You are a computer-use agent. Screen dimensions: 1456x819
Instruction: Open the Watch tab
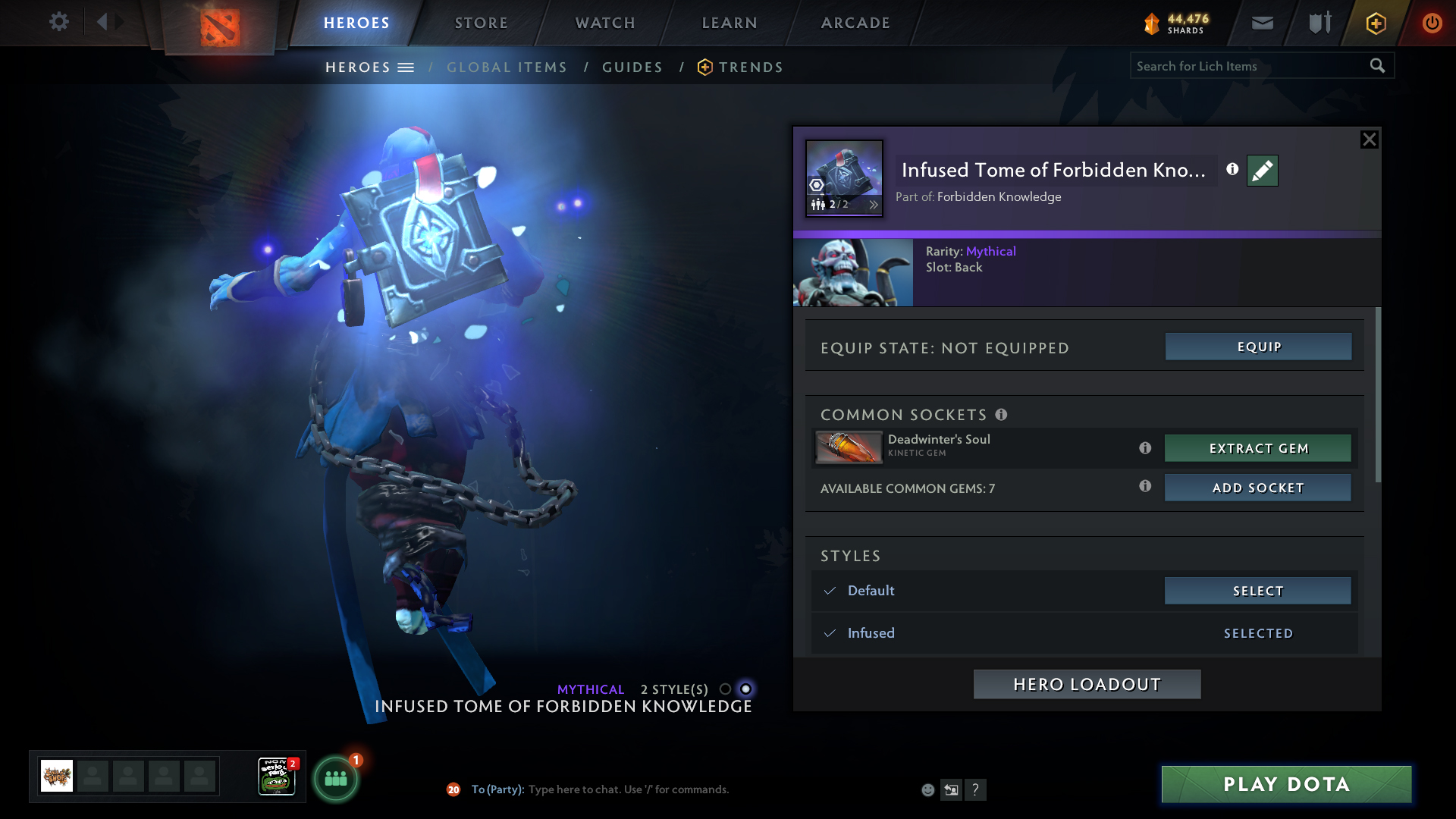(x=605, y=23)
